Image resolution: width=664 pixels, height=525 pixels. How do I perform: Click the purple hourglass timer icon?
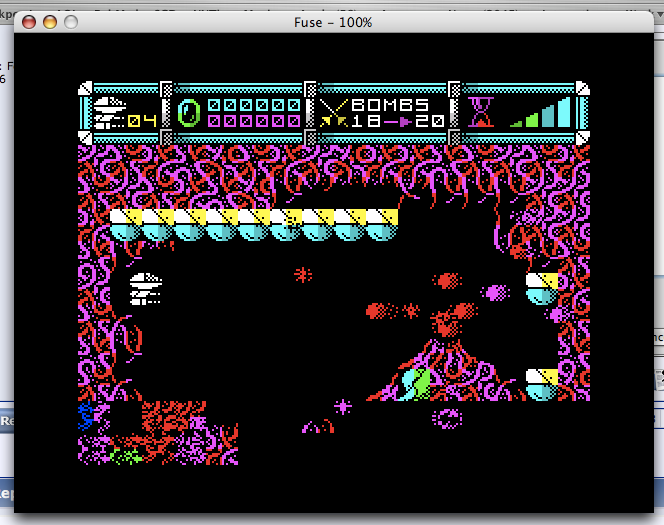tap(482, 112)
